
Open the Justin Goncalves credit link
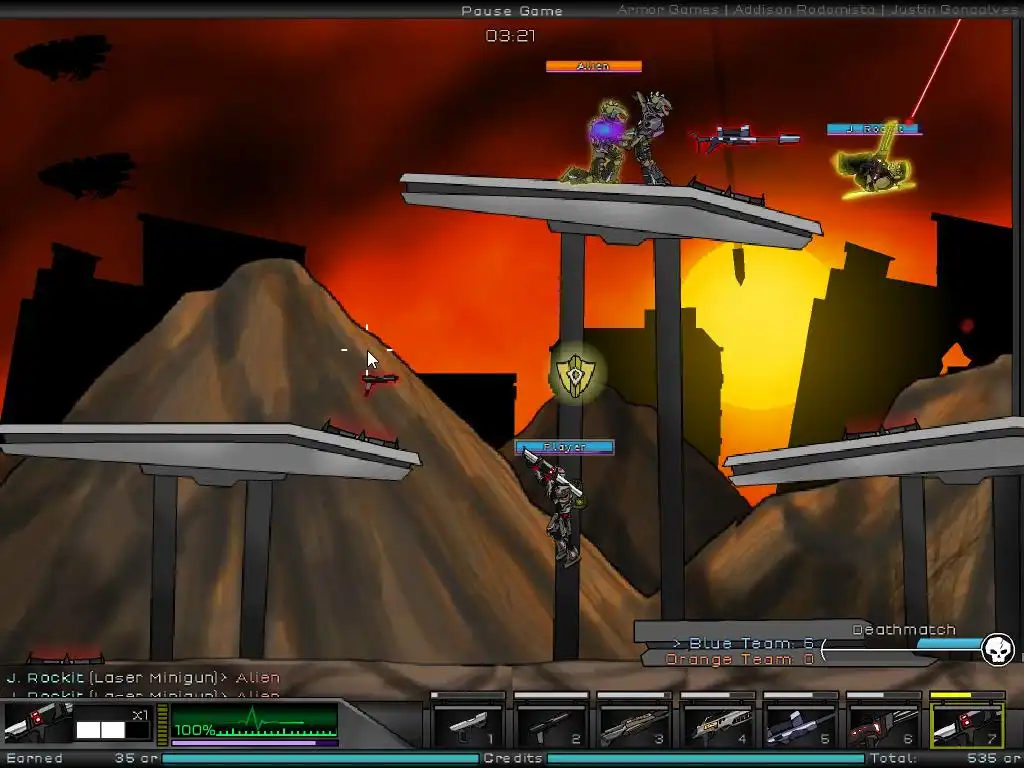click(x=957, y=10)
